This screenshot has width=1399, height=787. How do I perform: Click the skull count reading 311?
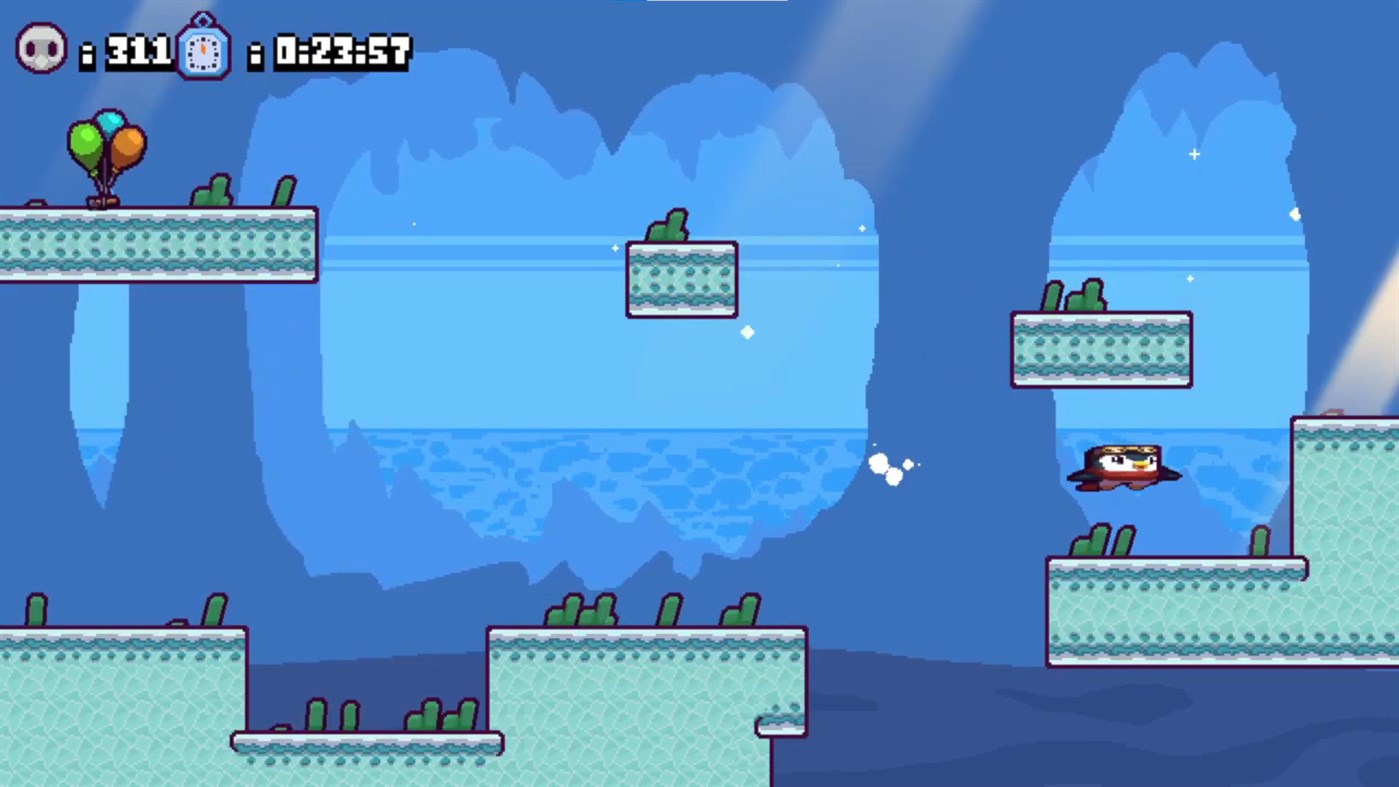pyautogui.click(x=138, y=49)
